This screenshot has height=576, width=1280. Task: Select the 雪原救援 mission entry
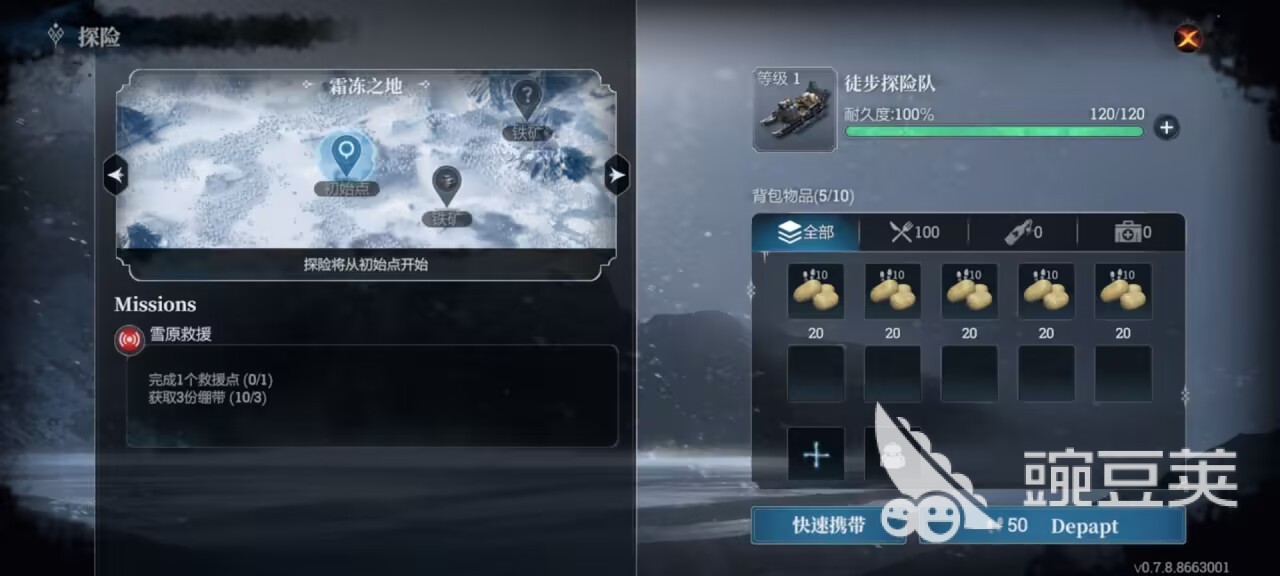tap(180, 336)
